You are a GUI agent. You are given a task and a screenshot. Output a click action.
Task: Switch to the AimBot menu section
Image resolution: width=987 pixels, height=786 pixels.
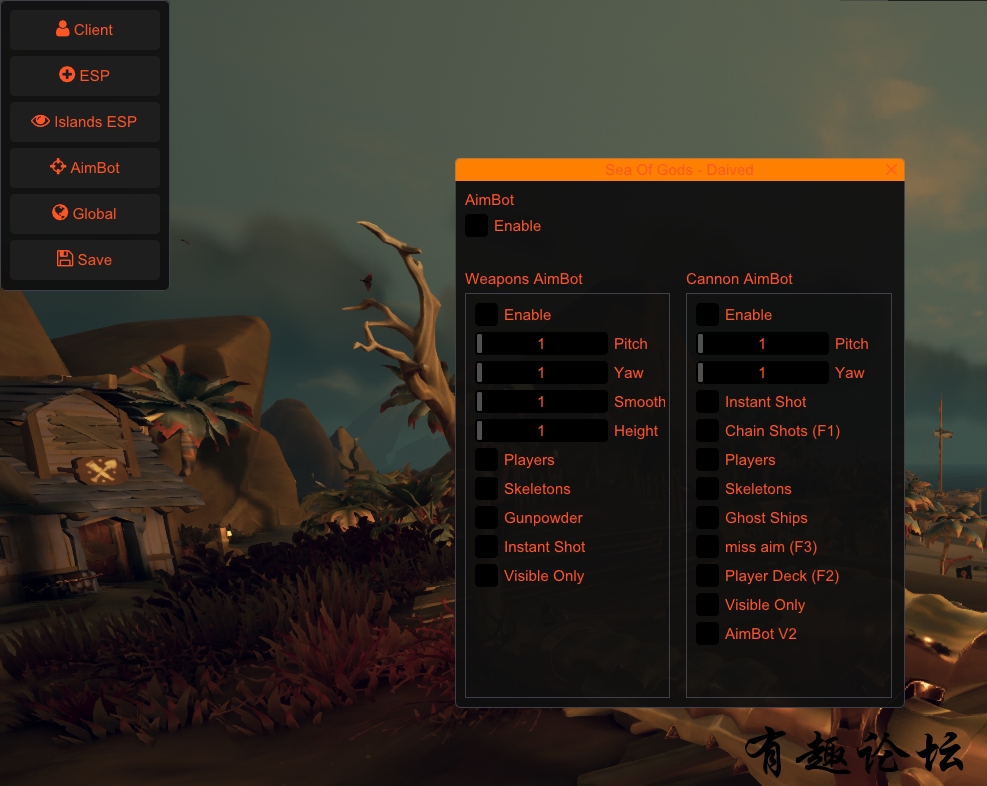pos(85,168)
